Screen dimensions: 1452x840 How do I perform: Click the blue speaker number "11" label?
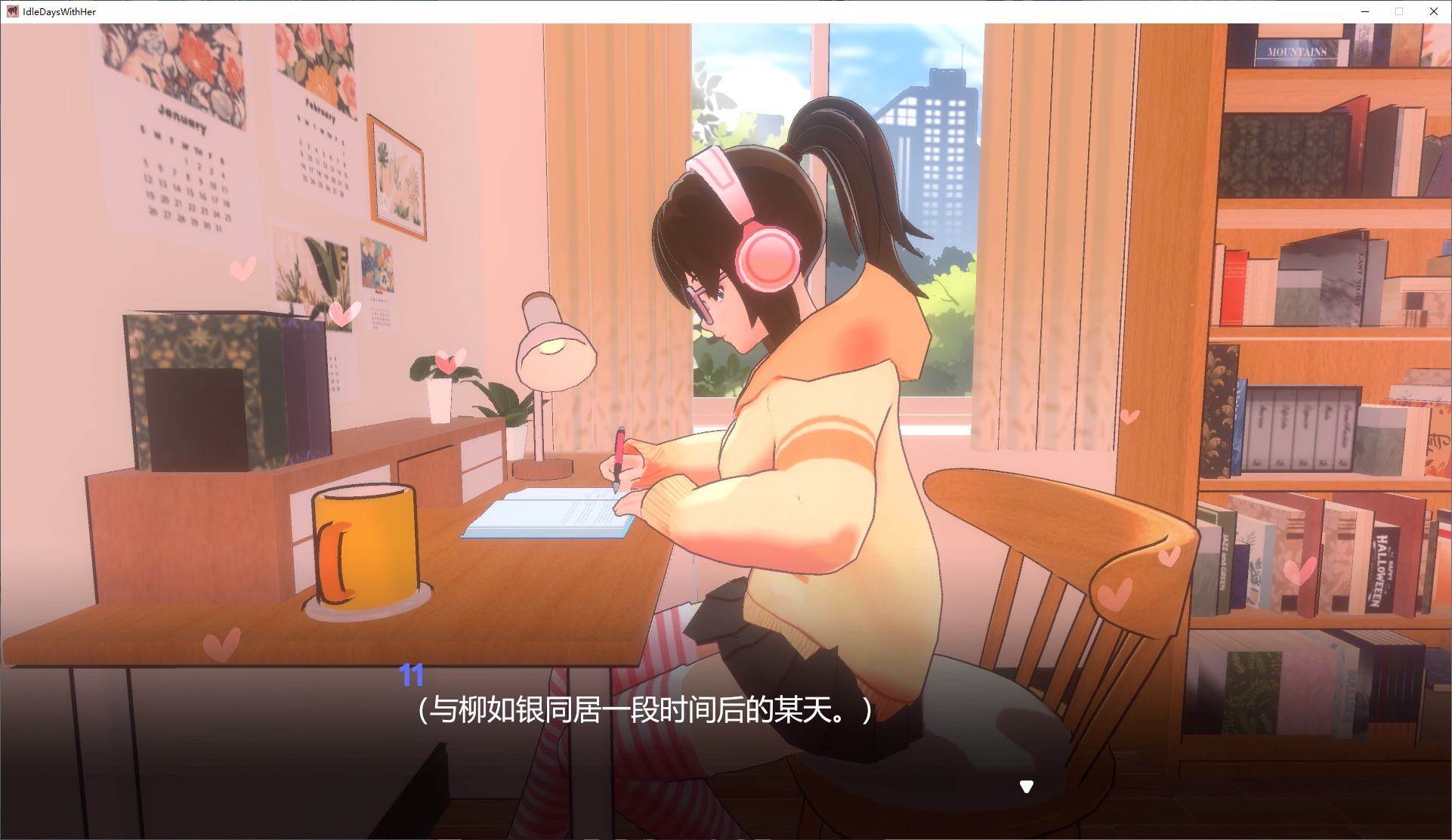coord(411,676)
